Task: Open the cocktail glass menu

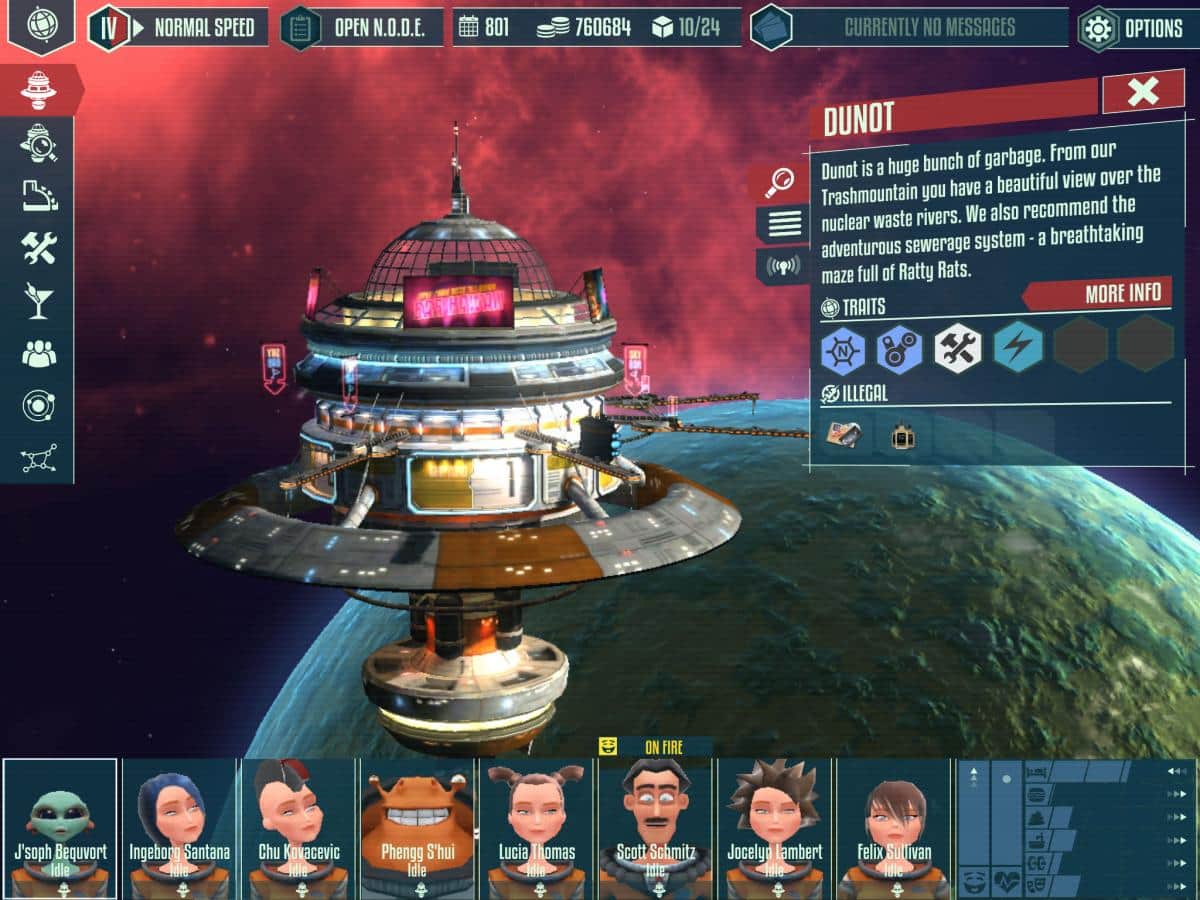Action: point(38,300)
